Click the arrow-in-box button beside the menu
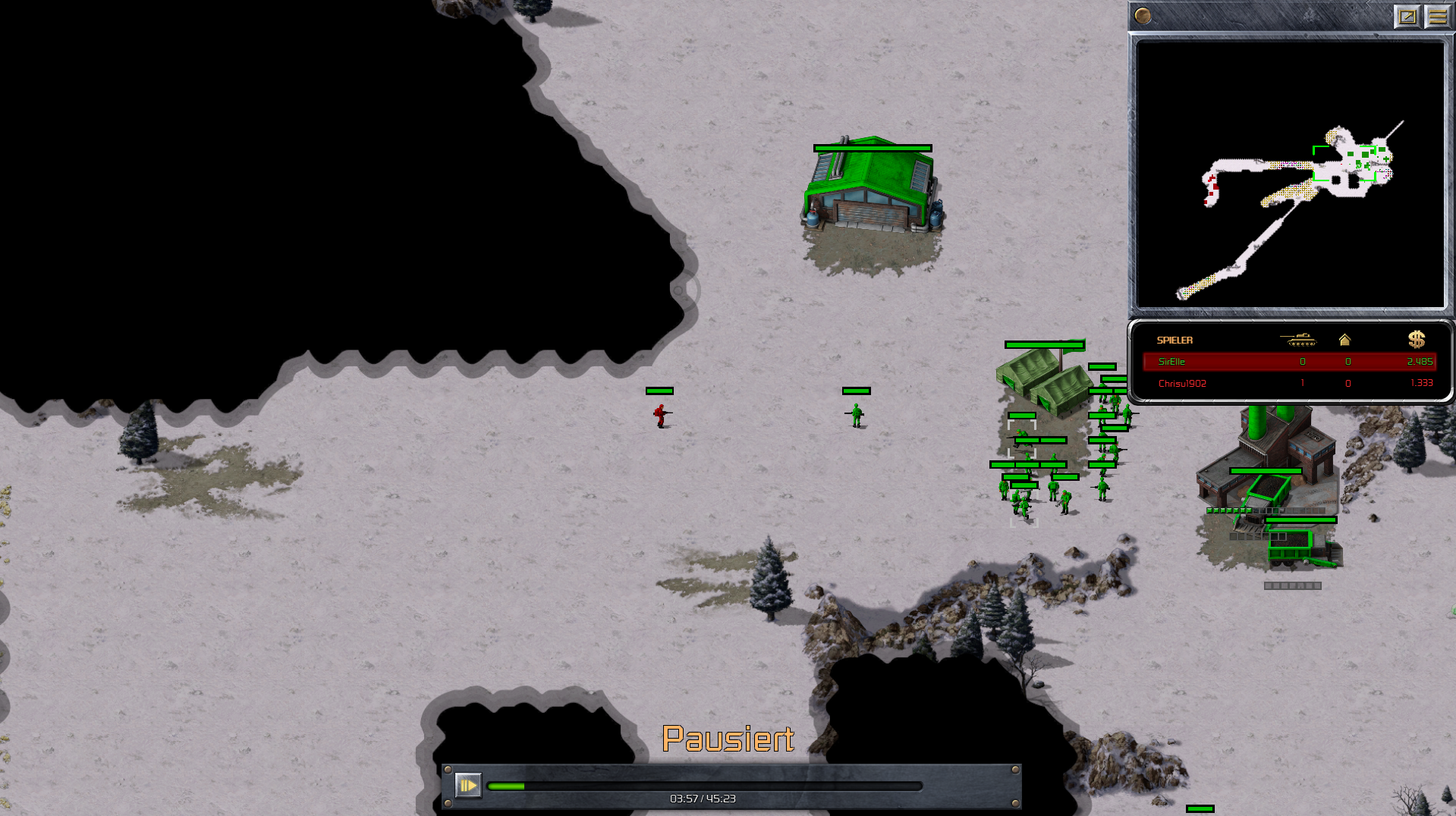1456x816 pixels. coord(1407,17)
